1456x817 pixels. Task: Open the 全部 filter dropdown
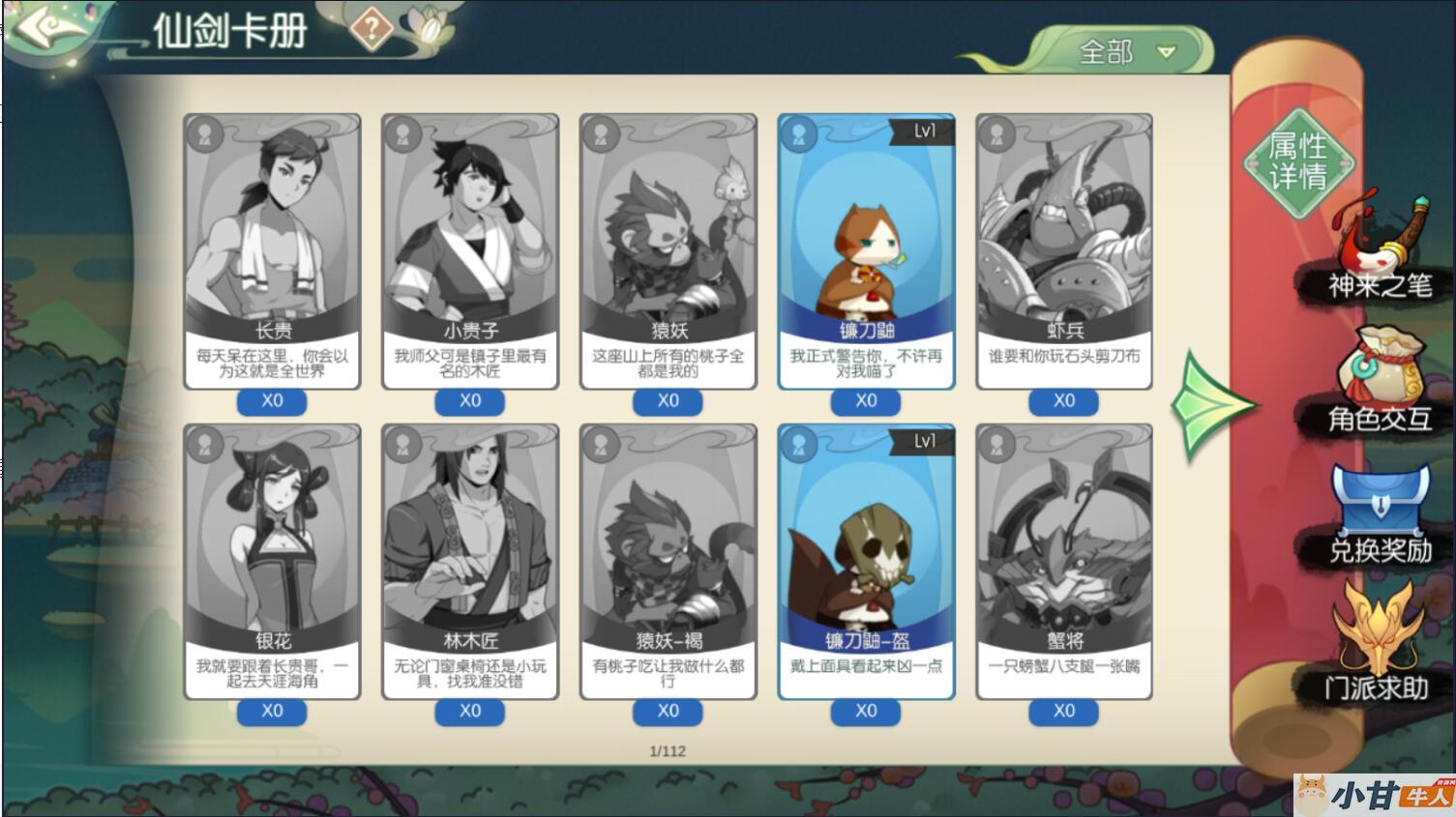[x=1127, y=51]
